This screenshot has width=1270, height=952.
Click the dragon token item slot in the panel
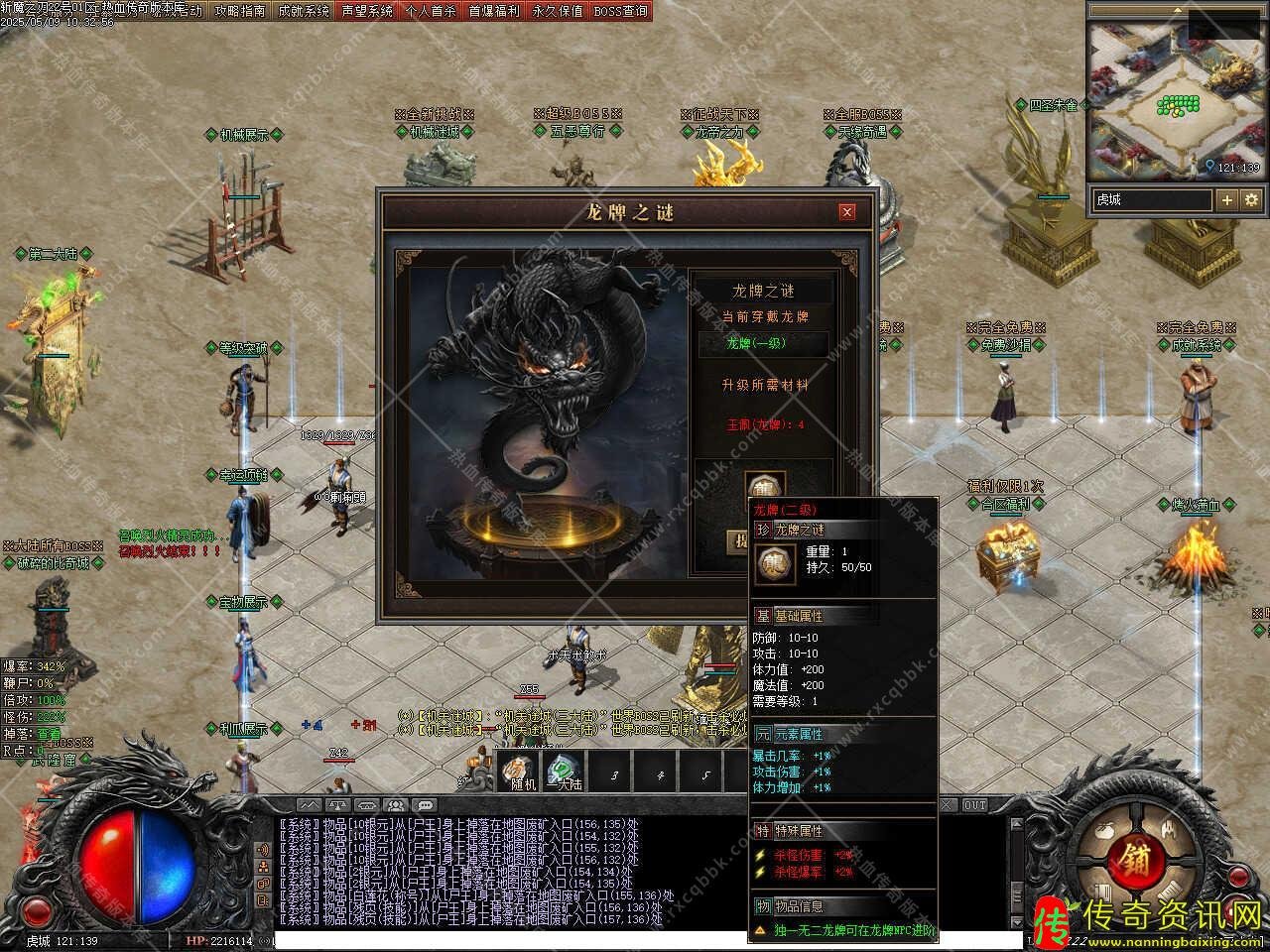click(x=764, y=488)
